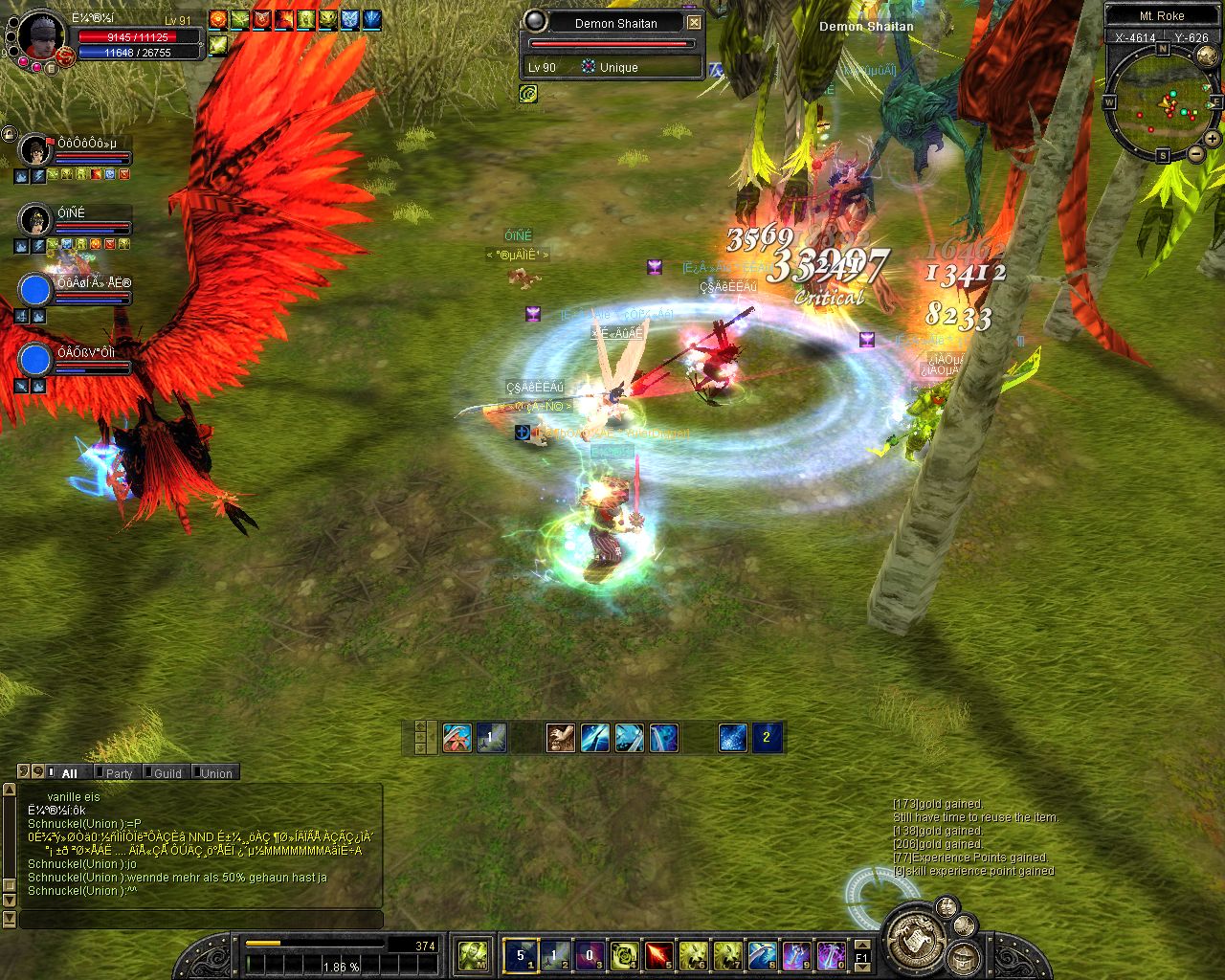This screenshot has width=1225, height=980.
Task: Click the fire sun buff icon
Action: (x=218, y=19)
